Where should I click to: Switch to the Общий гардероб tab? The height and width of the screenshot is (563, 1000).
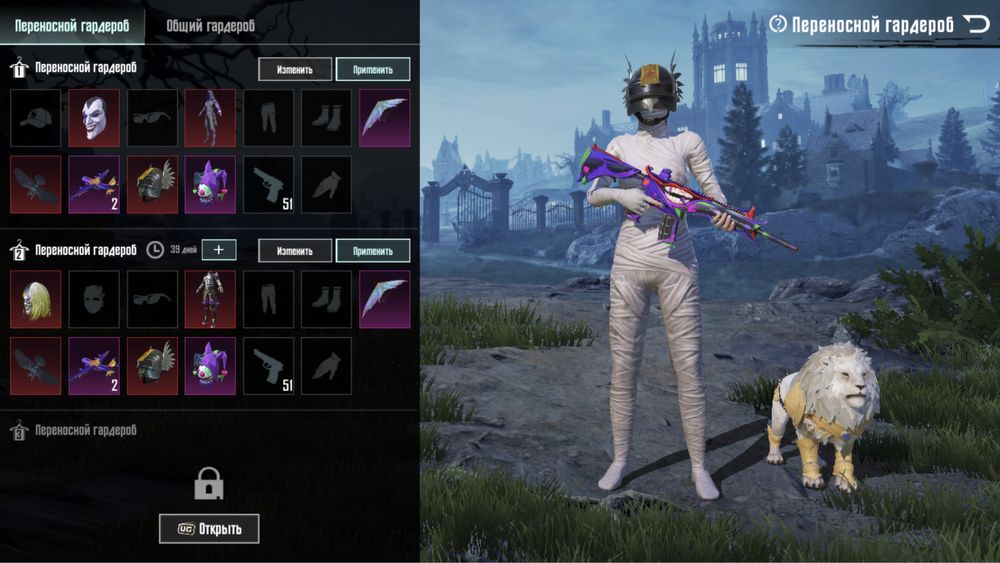210,26
